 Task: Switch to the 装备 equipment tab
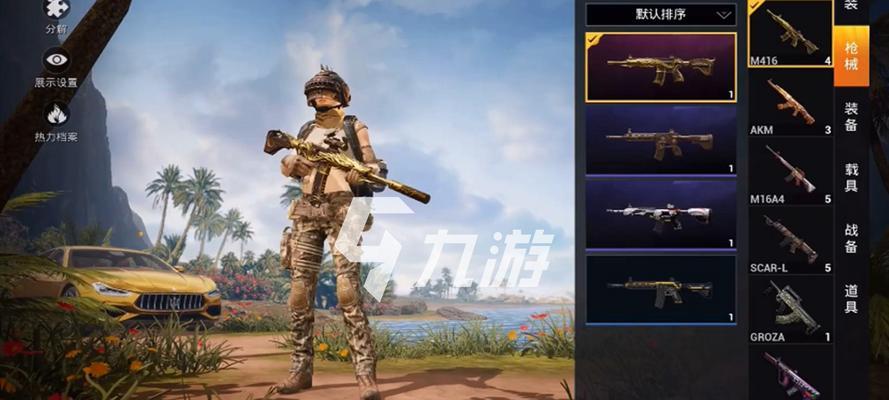[x=851, y=116]
